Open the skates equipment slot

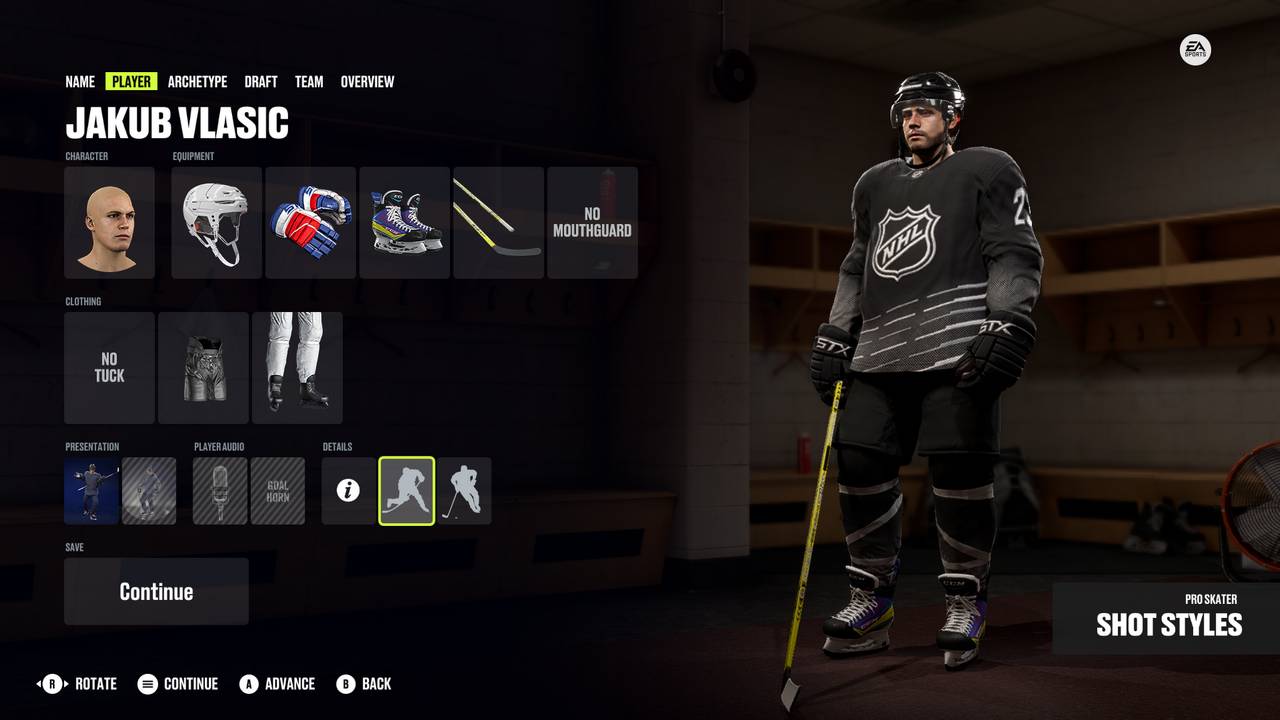pos(404,222)
